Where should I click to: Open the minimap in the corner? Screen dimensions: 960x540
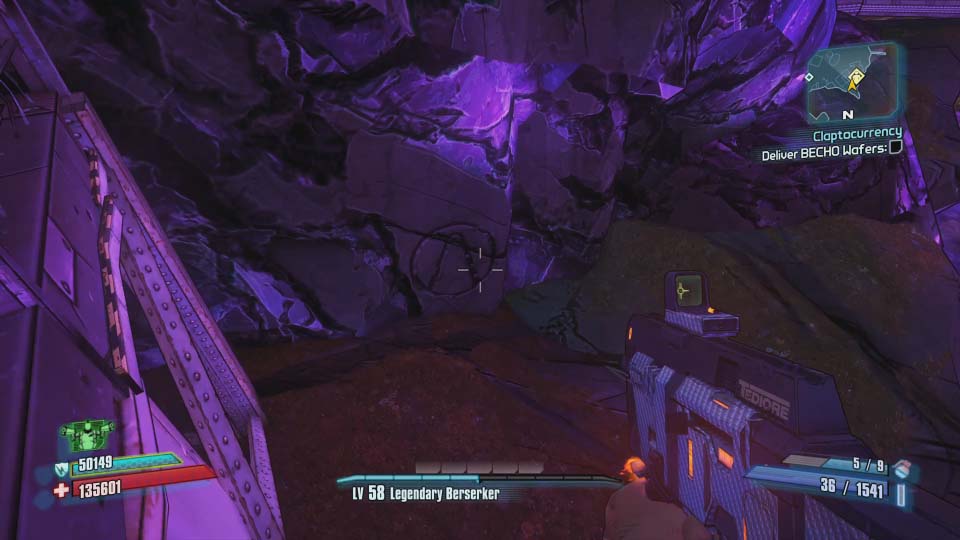tap(851, 84)
